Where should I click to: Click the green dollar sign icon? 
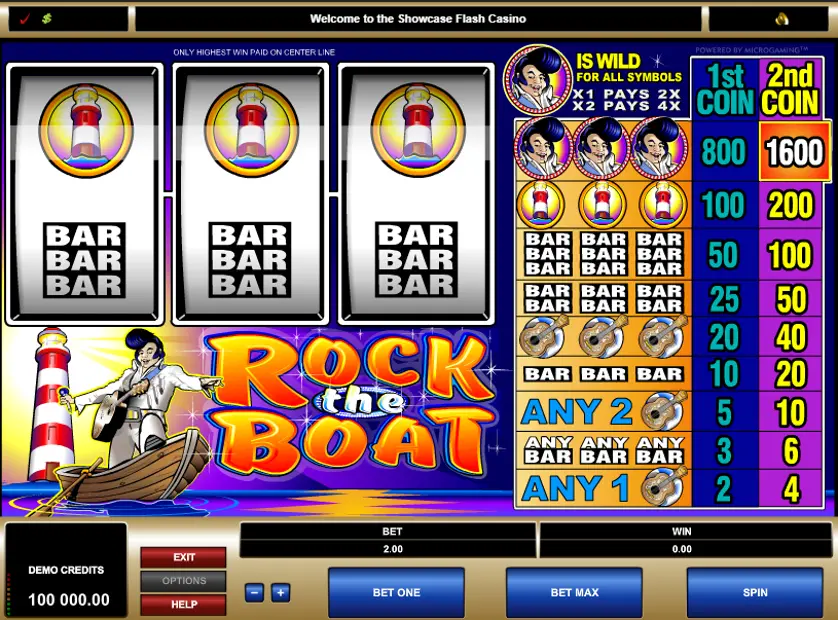point(46,19)
